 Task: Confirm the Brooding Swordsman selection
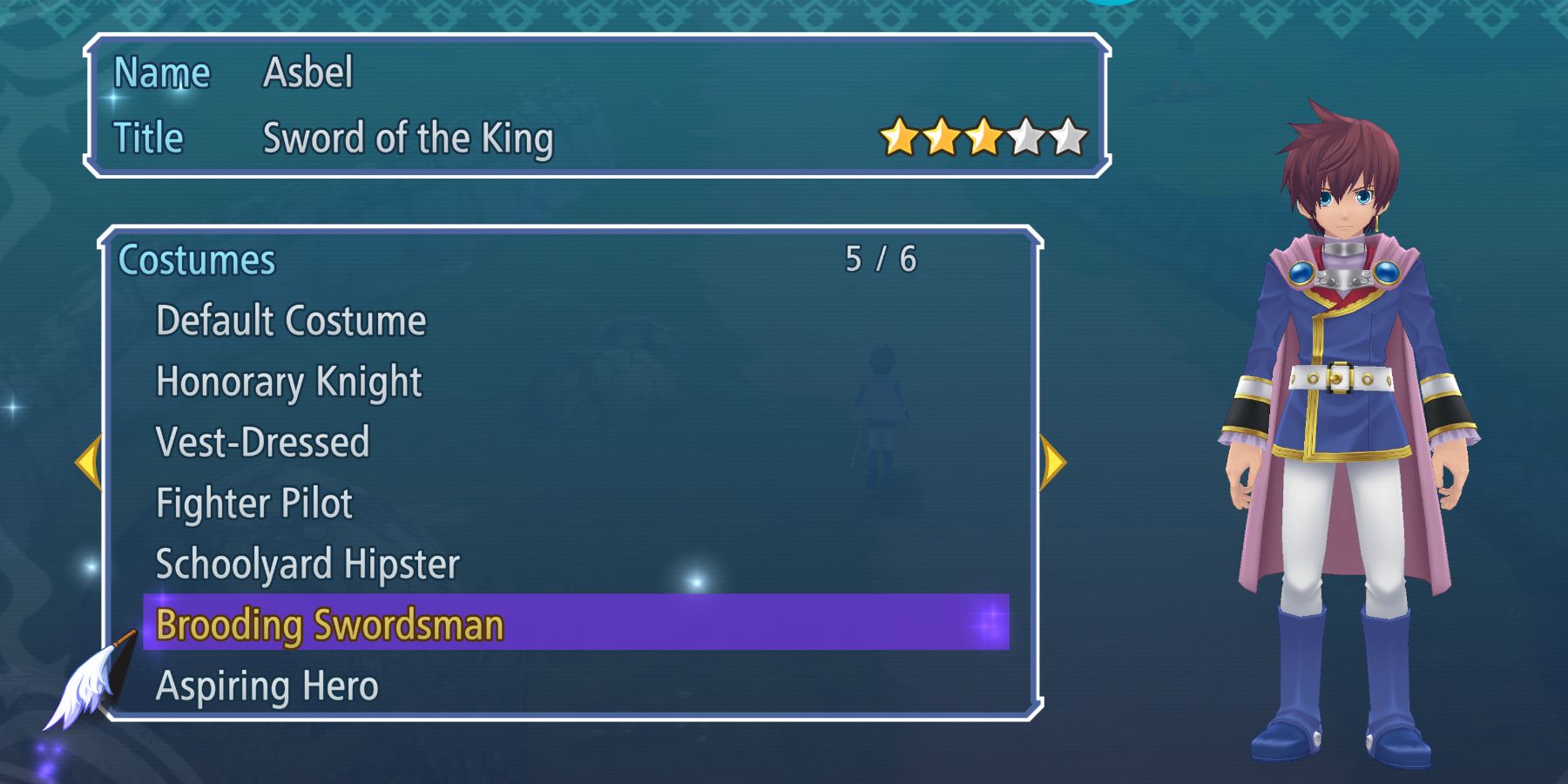329,624
